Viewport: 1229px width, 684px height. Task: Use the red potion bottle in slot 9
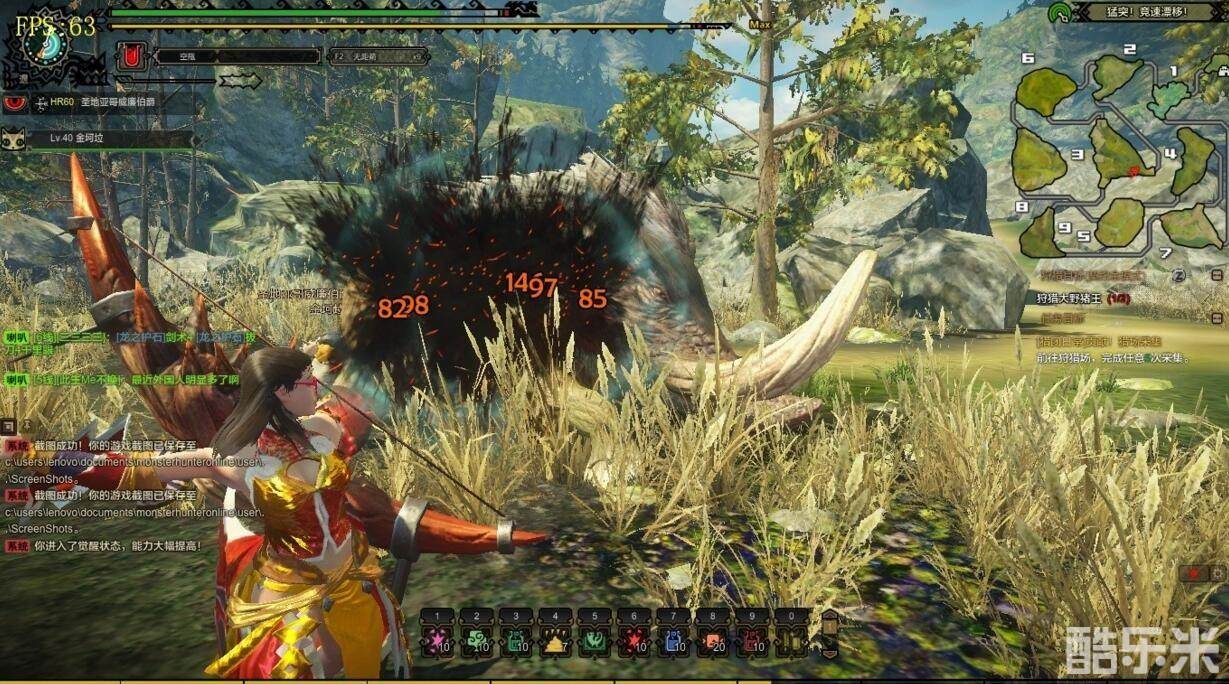751,639
